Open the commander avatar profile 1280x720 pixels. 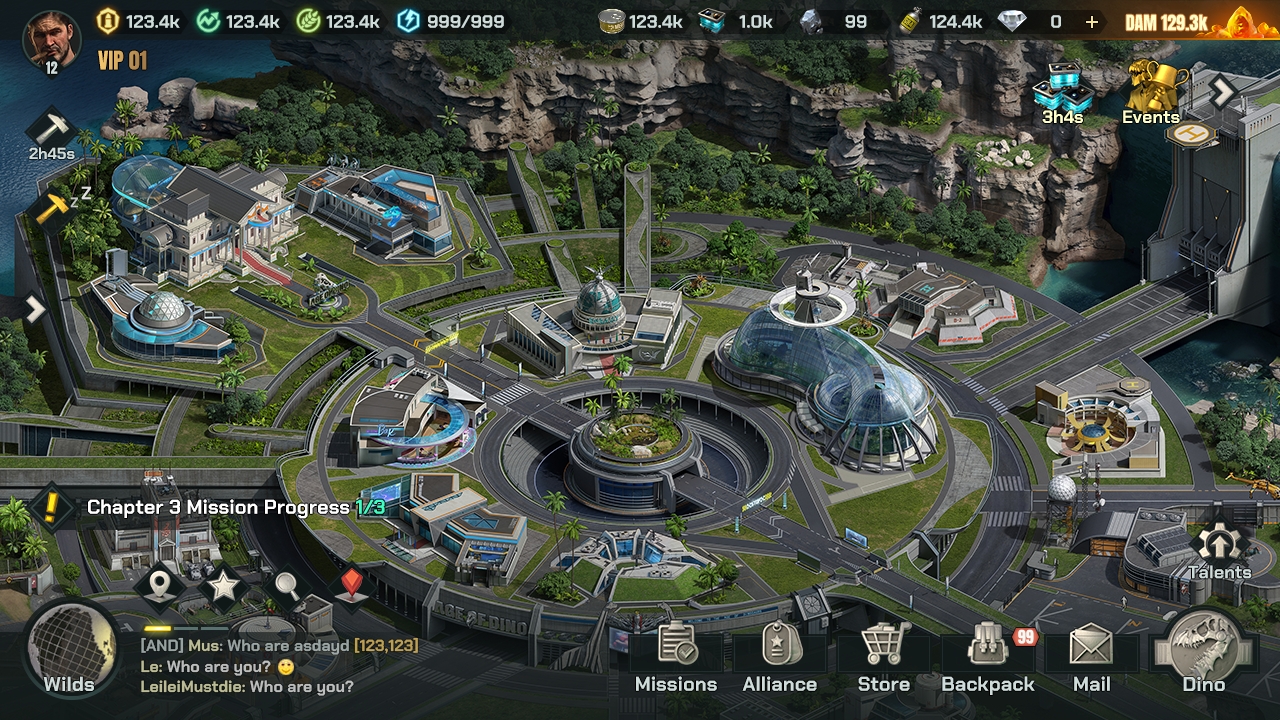[50, 41]
